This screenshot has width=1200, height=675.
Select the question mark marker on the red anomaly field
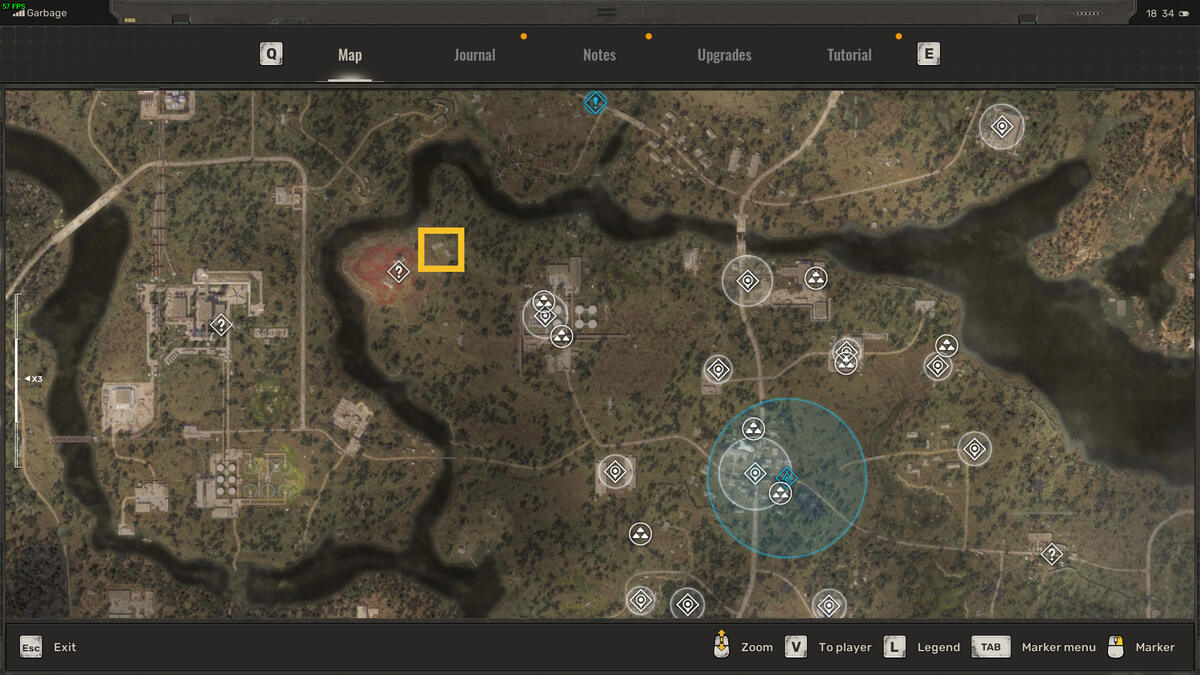[399, 271]
